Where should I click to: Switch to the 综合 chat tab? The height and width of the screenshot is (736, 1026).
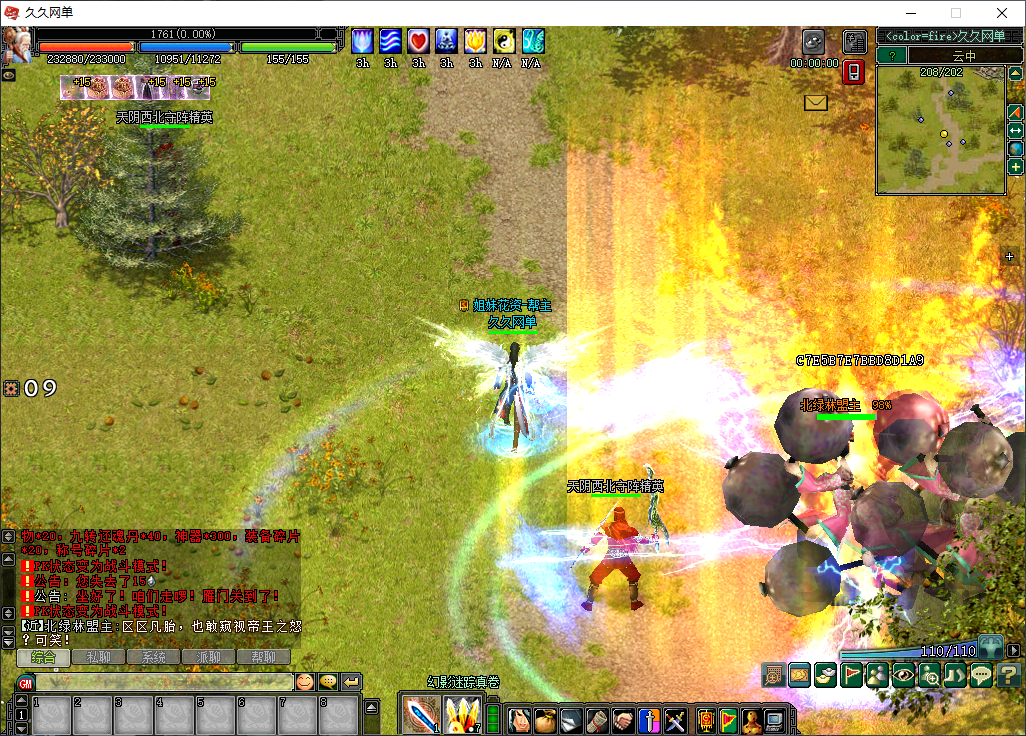(43, 657)
